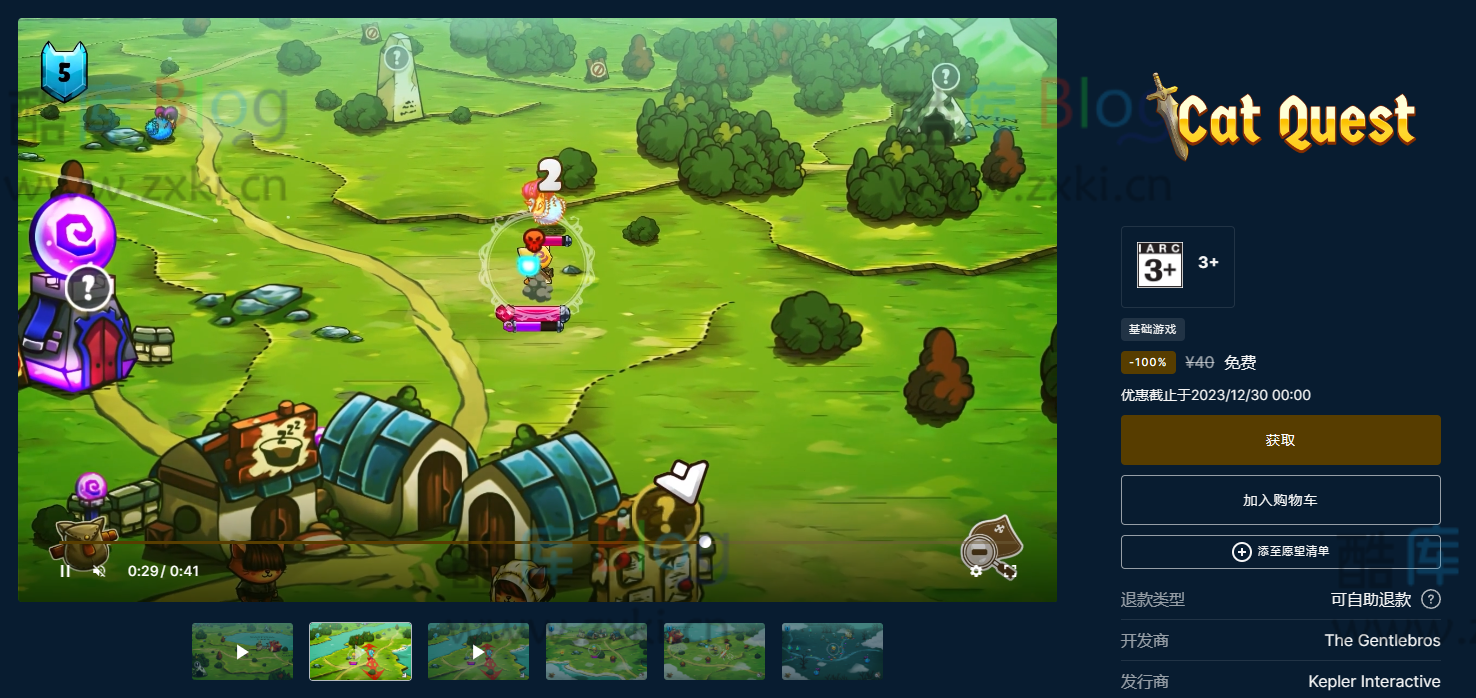
Task: Unmute the video sound
Action: coord(99,571)
